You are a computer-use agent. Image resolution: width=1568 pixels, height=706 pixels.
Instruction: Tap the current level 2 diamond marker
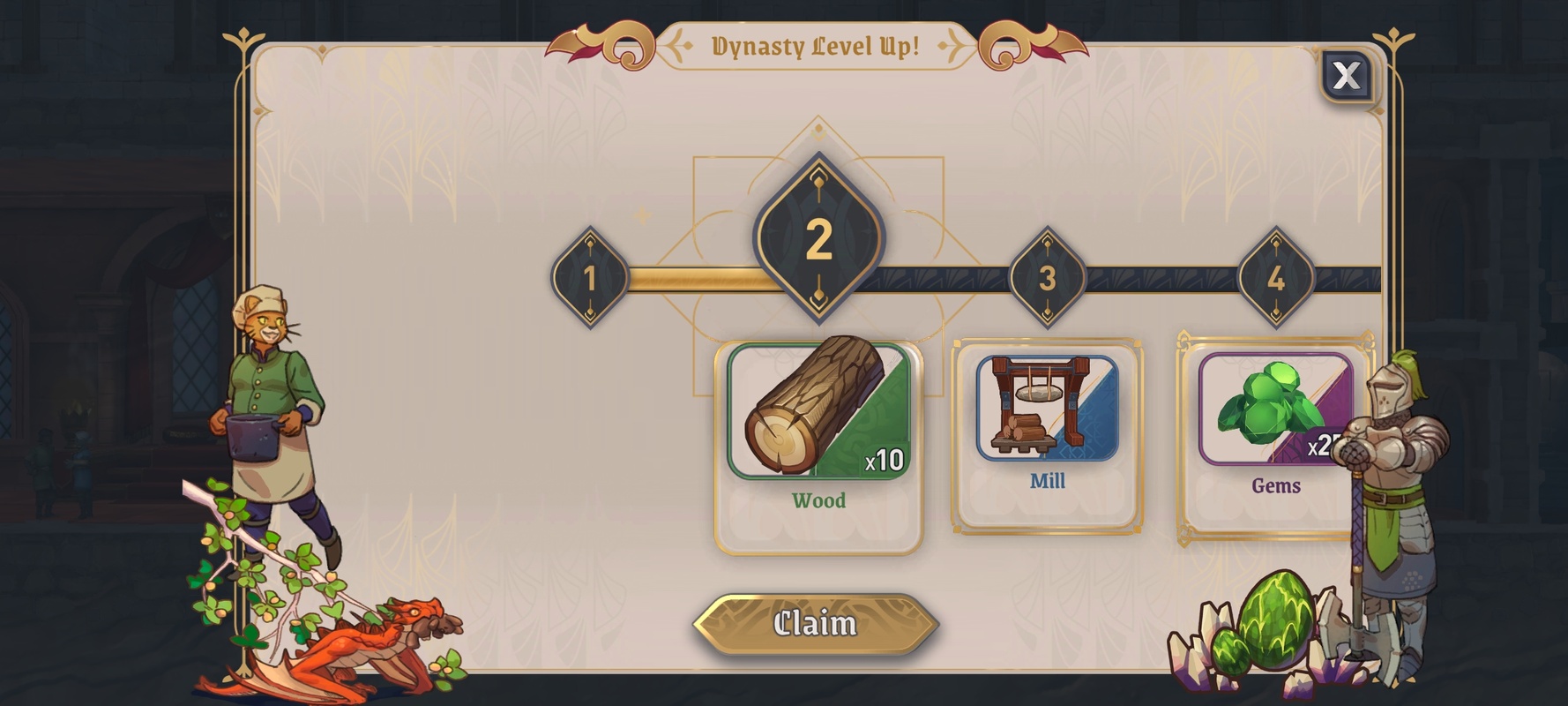pos(818,238)
